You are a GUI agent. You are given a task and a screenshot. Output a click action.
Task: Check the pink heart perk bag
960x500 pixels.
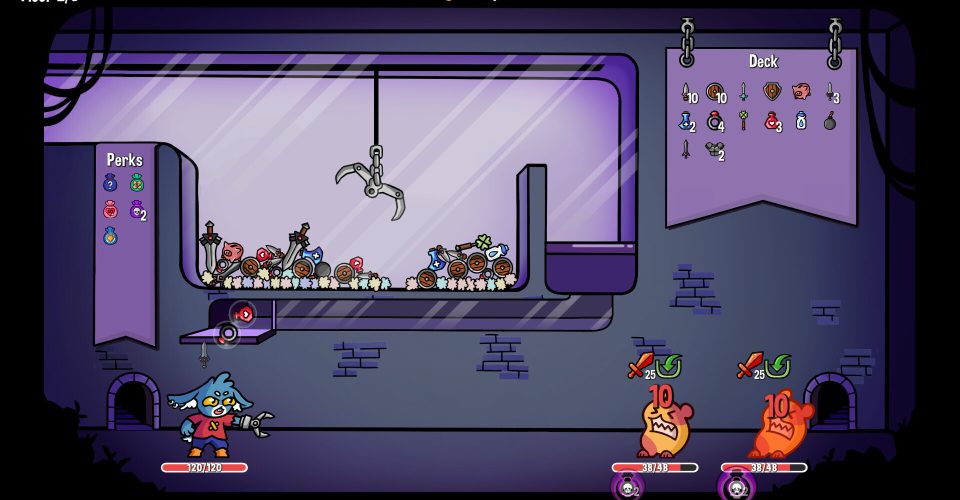[111, 210]
